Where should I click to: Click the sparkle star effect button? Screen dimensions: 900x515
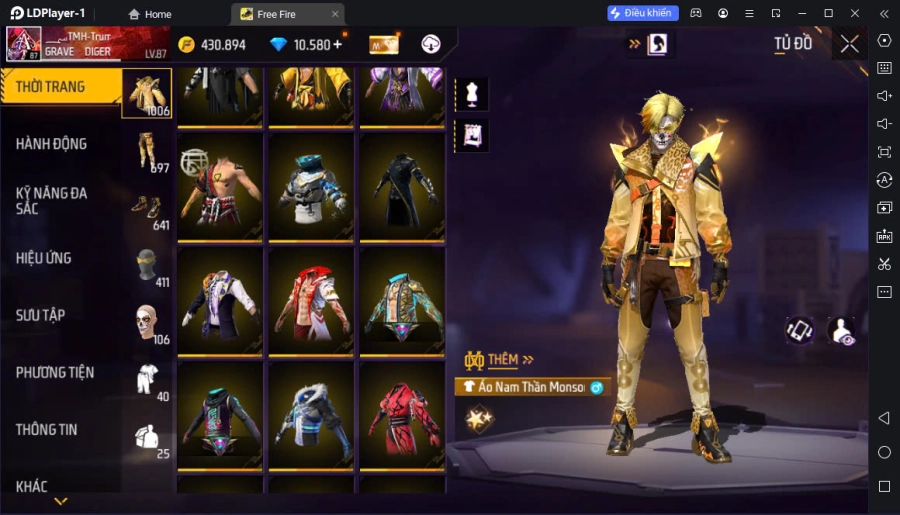pos(480,416)
